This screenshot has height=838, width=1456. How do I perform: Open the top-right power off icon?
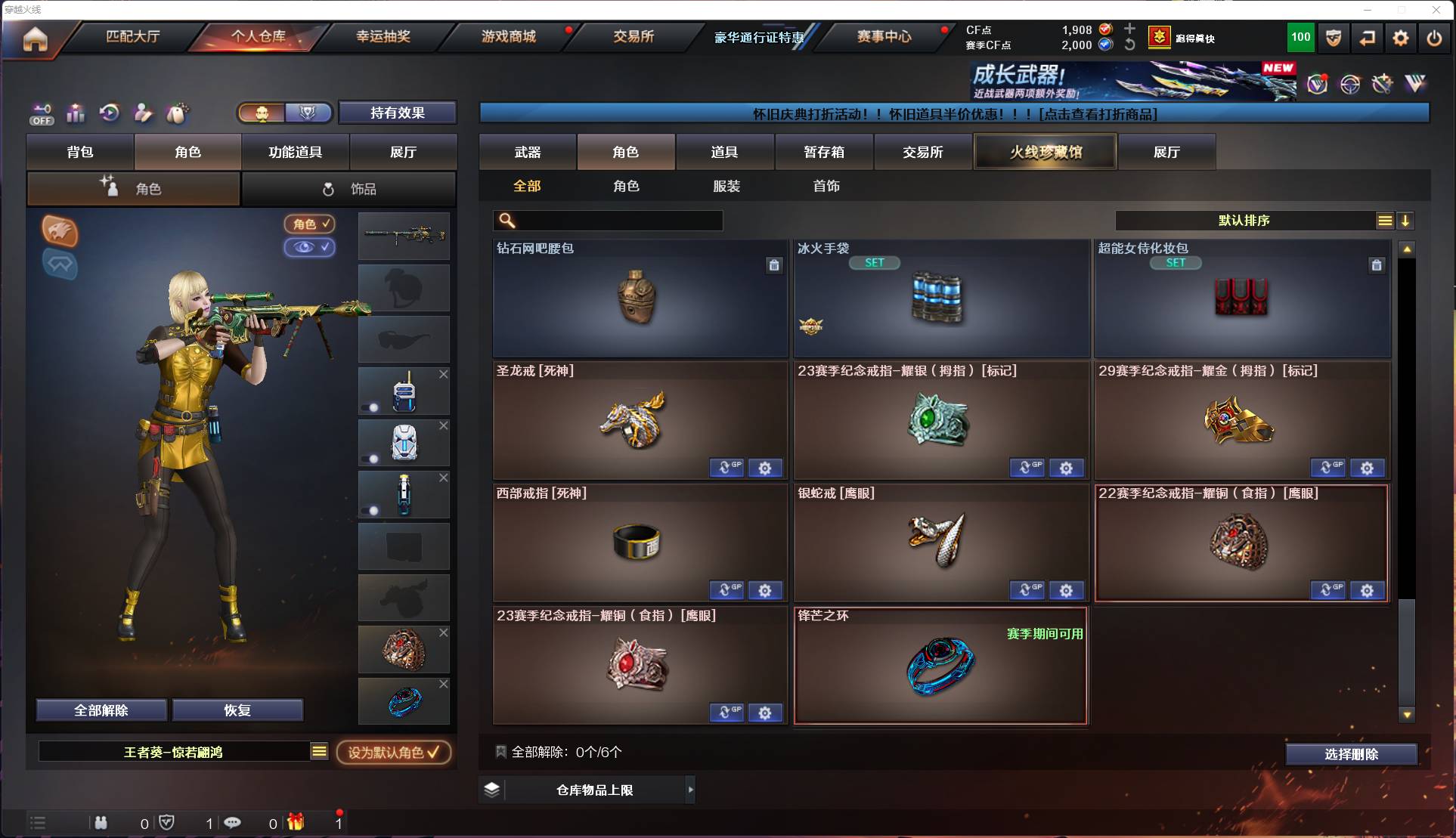1434,38
